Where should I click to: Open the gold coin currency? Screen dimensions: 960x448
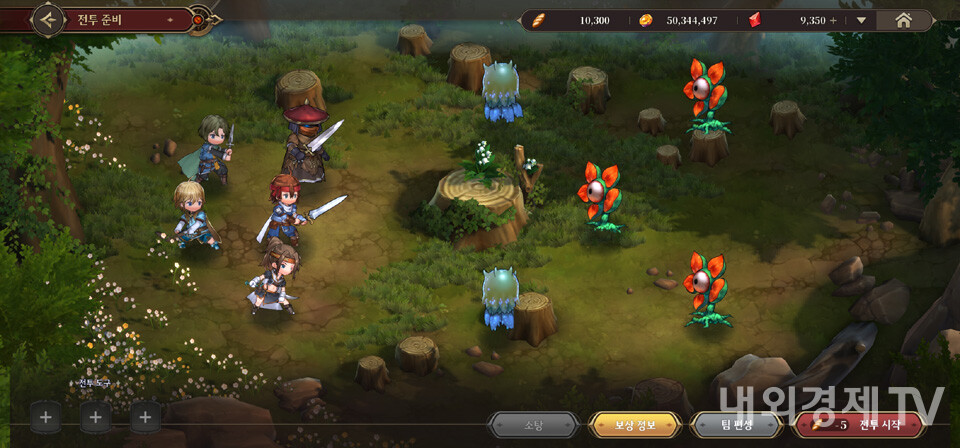[645, 20]
